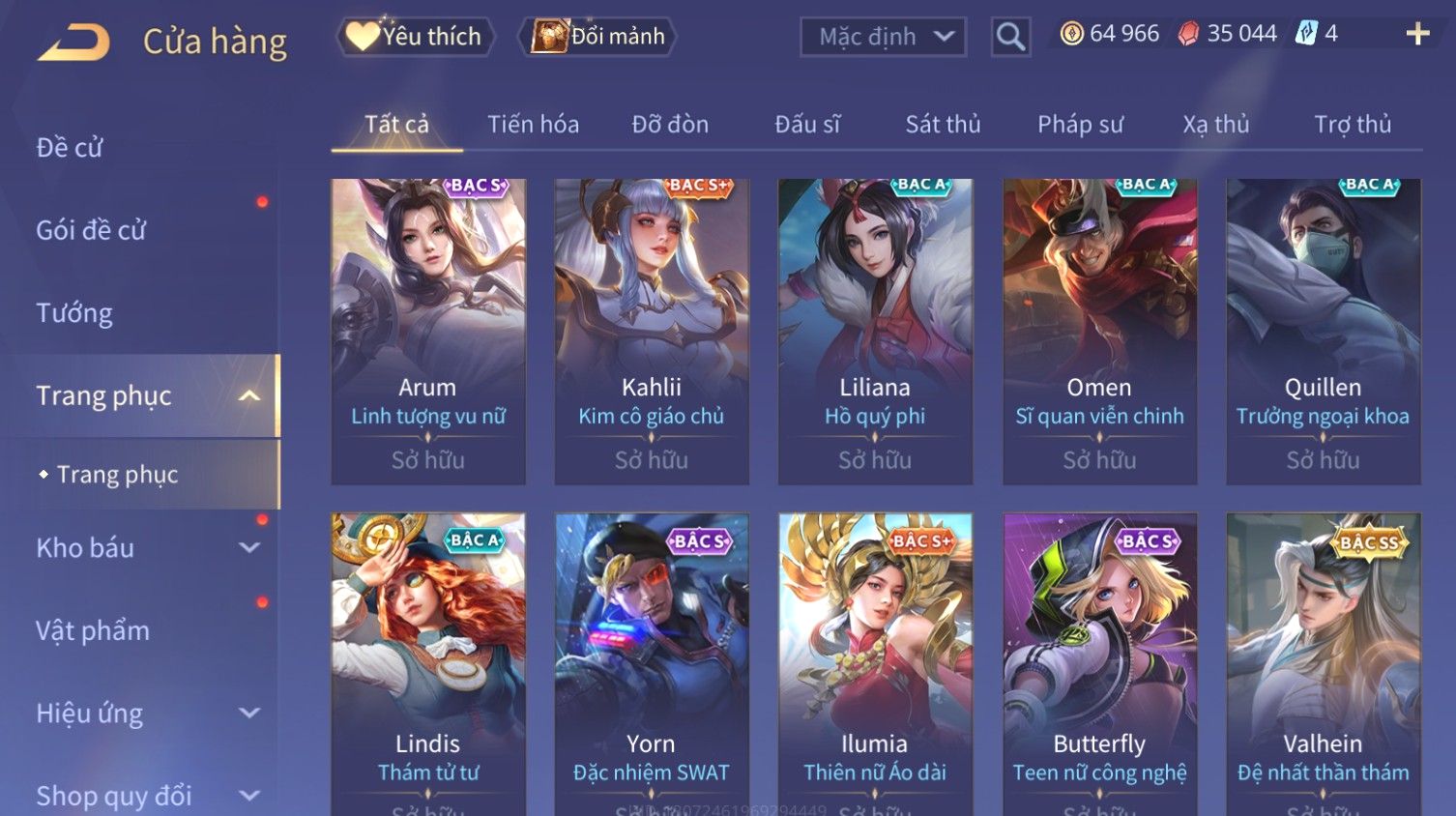Image resolution: width=1456 pixels, height=816 pixels.
Task: Open the Yêu thích favorites list
Action: (x=416, y=37)
